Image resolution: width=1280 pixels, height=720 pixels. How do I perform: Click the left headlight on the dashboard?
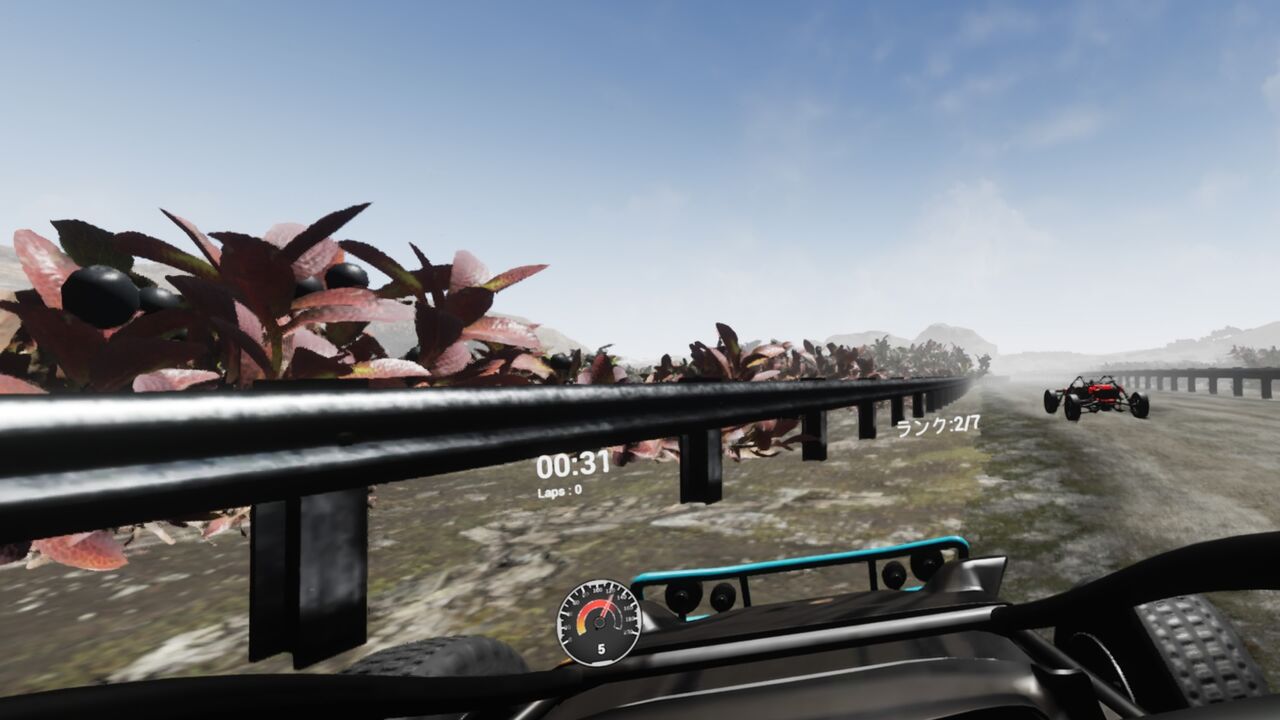click(681, 594)
